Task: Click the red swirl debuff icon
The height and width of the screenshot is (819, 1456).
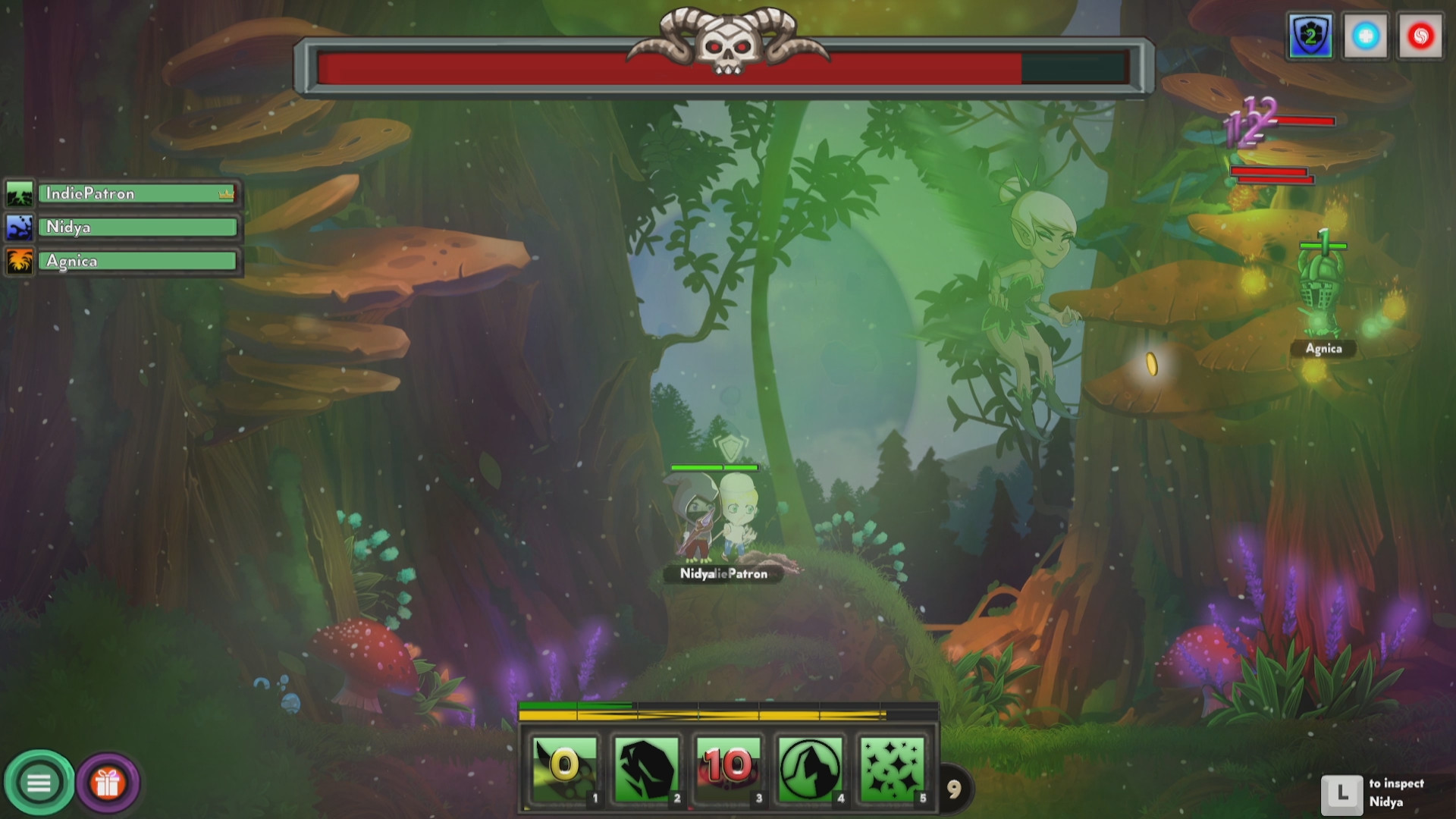Action: 1421,36
